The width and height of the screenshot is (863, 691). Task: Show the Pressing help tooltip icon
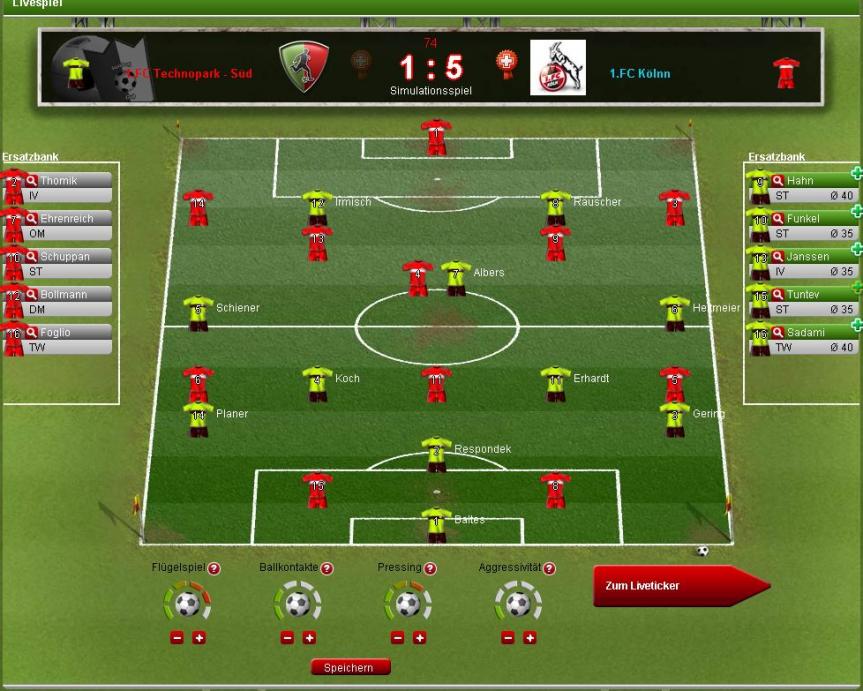point(430,568)
